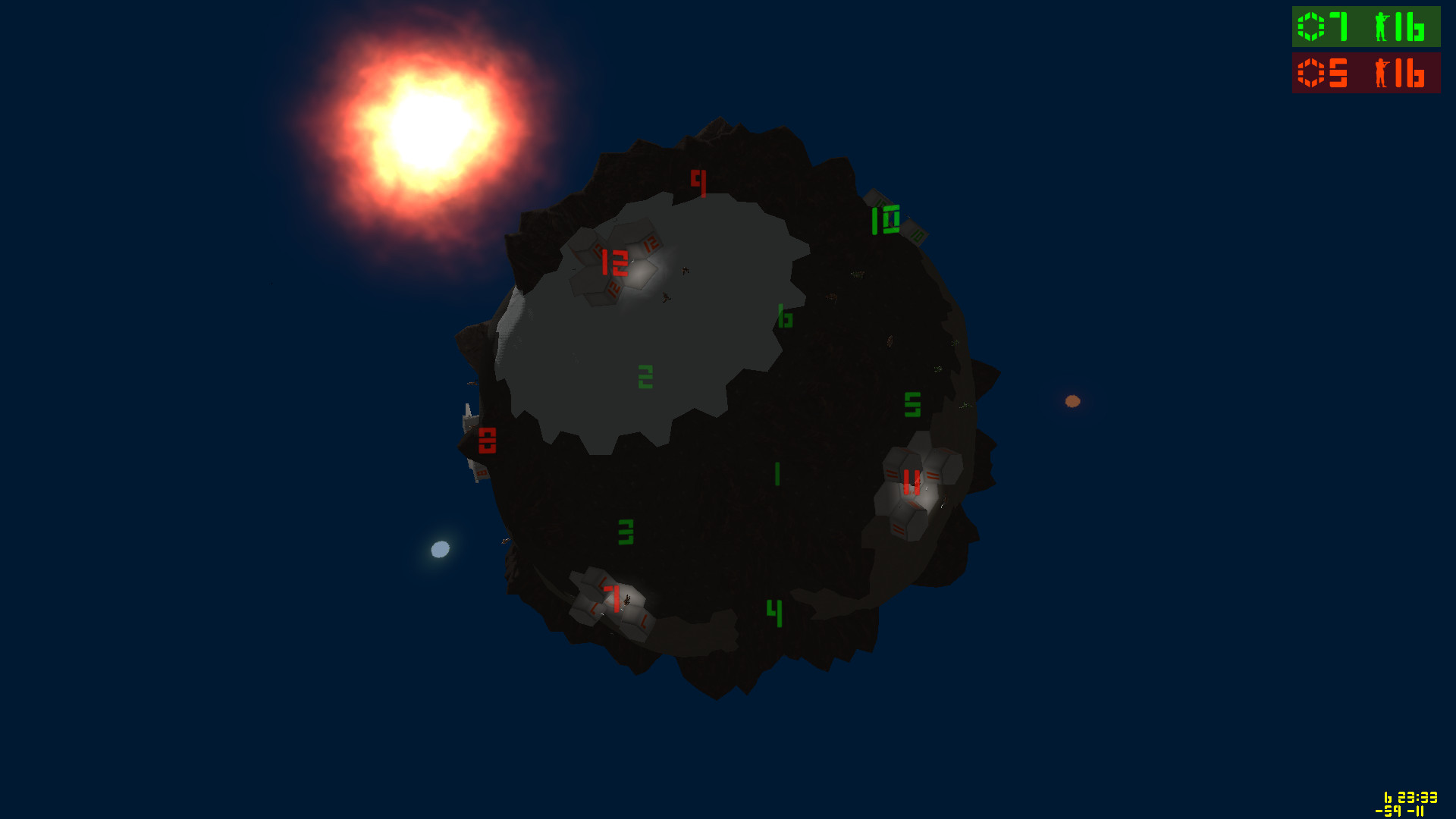Switch to the red team stats display
Screen dimensions: 1456x819
click(1365, 74)
